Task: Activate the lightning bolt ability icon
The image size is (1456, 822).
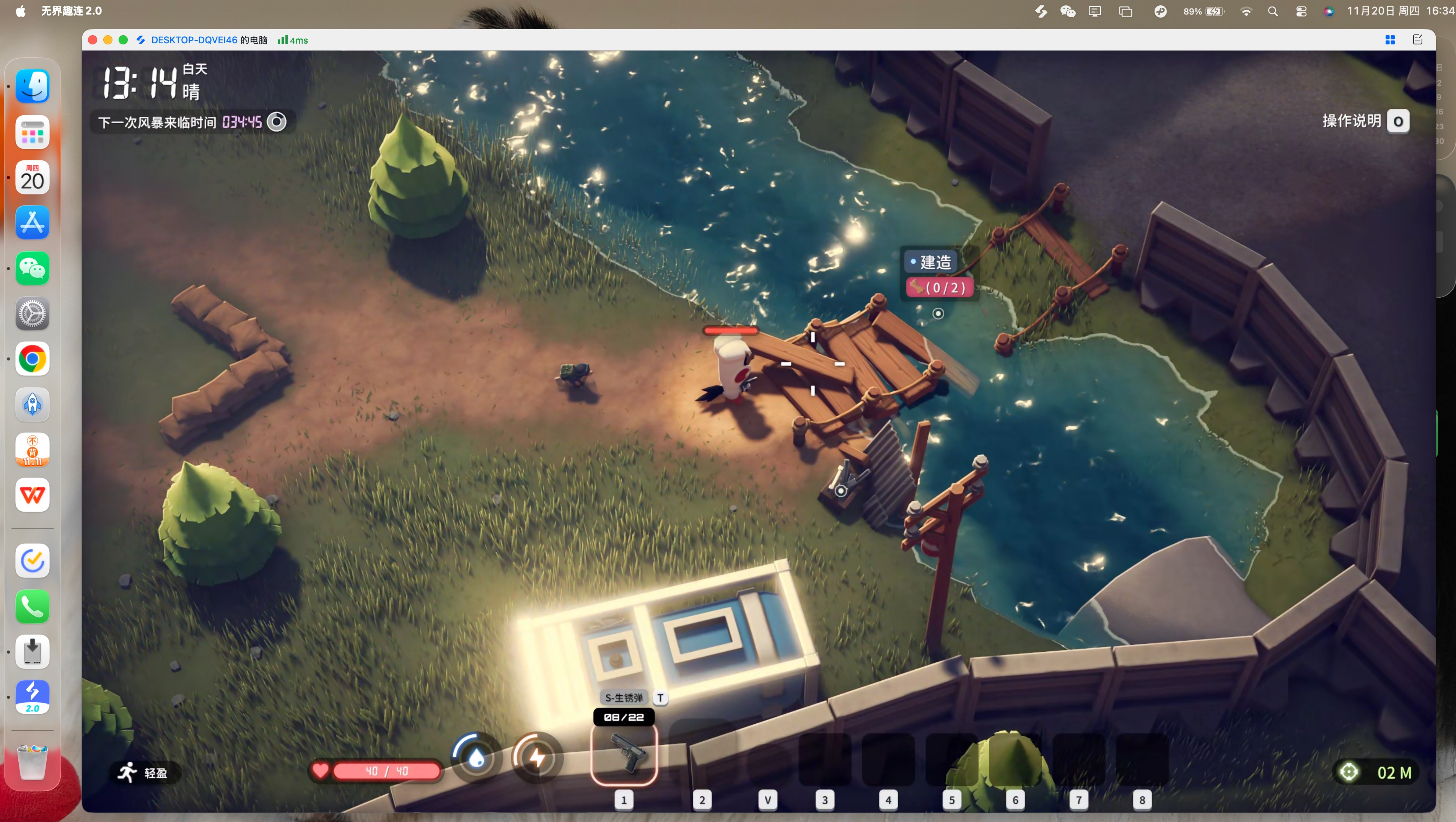Action: click(x=536, y=758)
